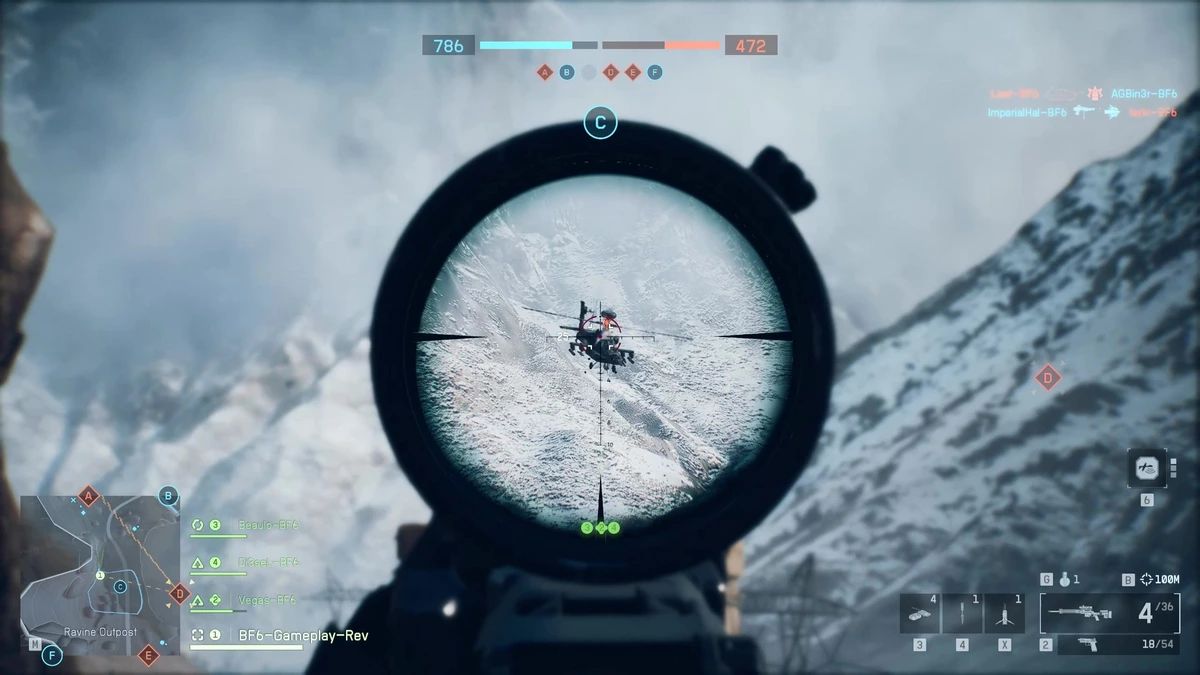The image size is (1200, 675).
Task: Click the 100M zeroing range indicator
Action: (1156, 579)
